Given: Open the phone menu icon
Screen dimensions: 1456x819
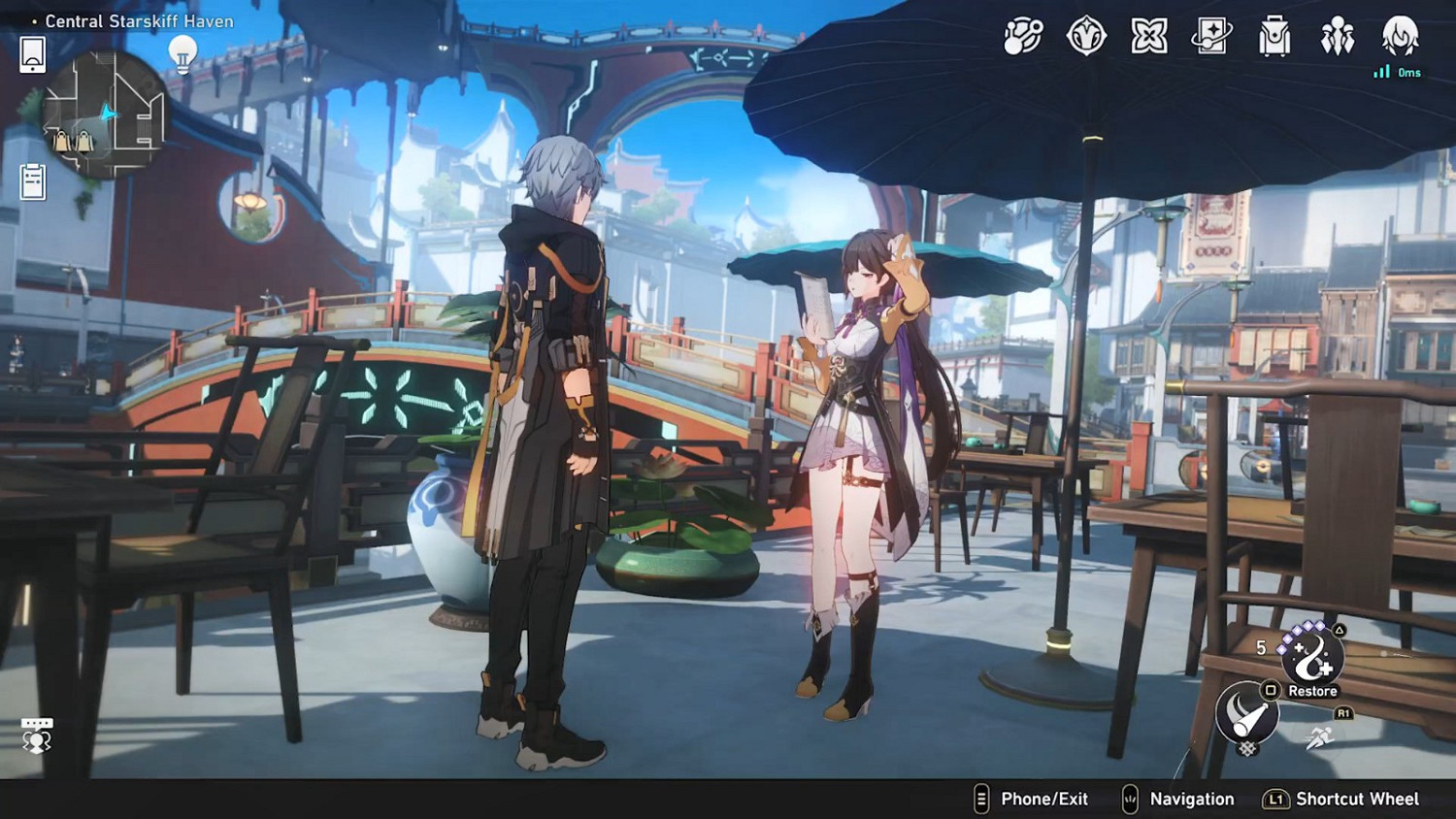Looking at the screenshot, I should 32,53.
